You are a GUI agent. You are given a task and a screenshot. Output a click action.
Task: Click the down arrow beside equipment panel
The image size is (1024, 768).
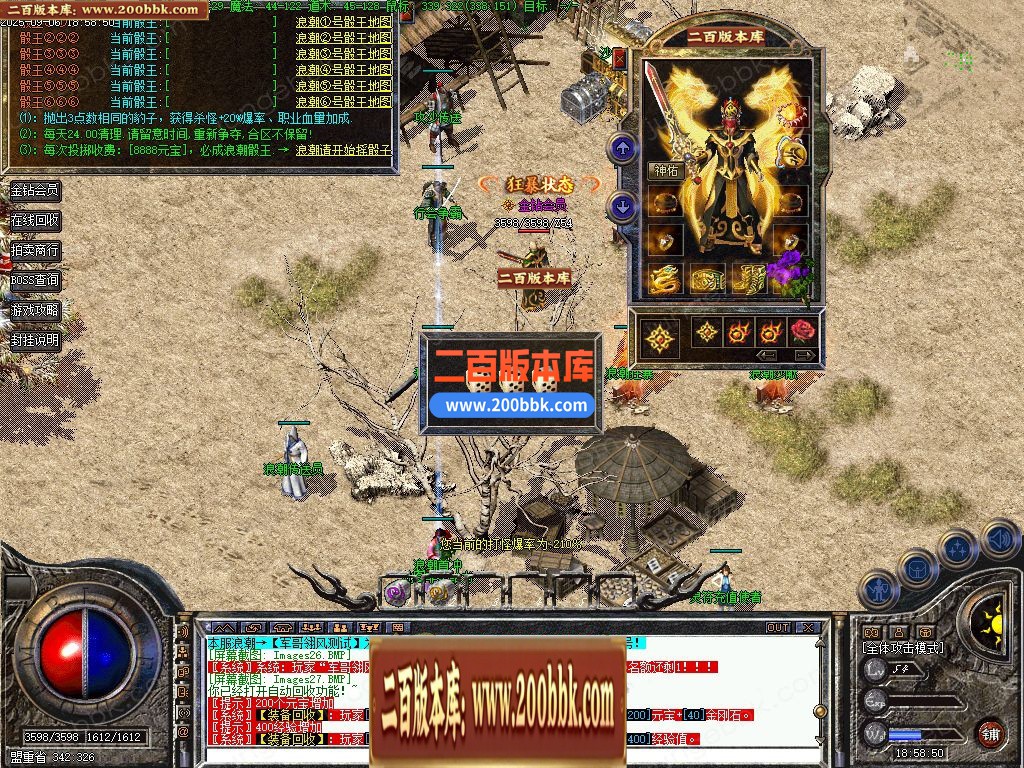coord(623,207)
